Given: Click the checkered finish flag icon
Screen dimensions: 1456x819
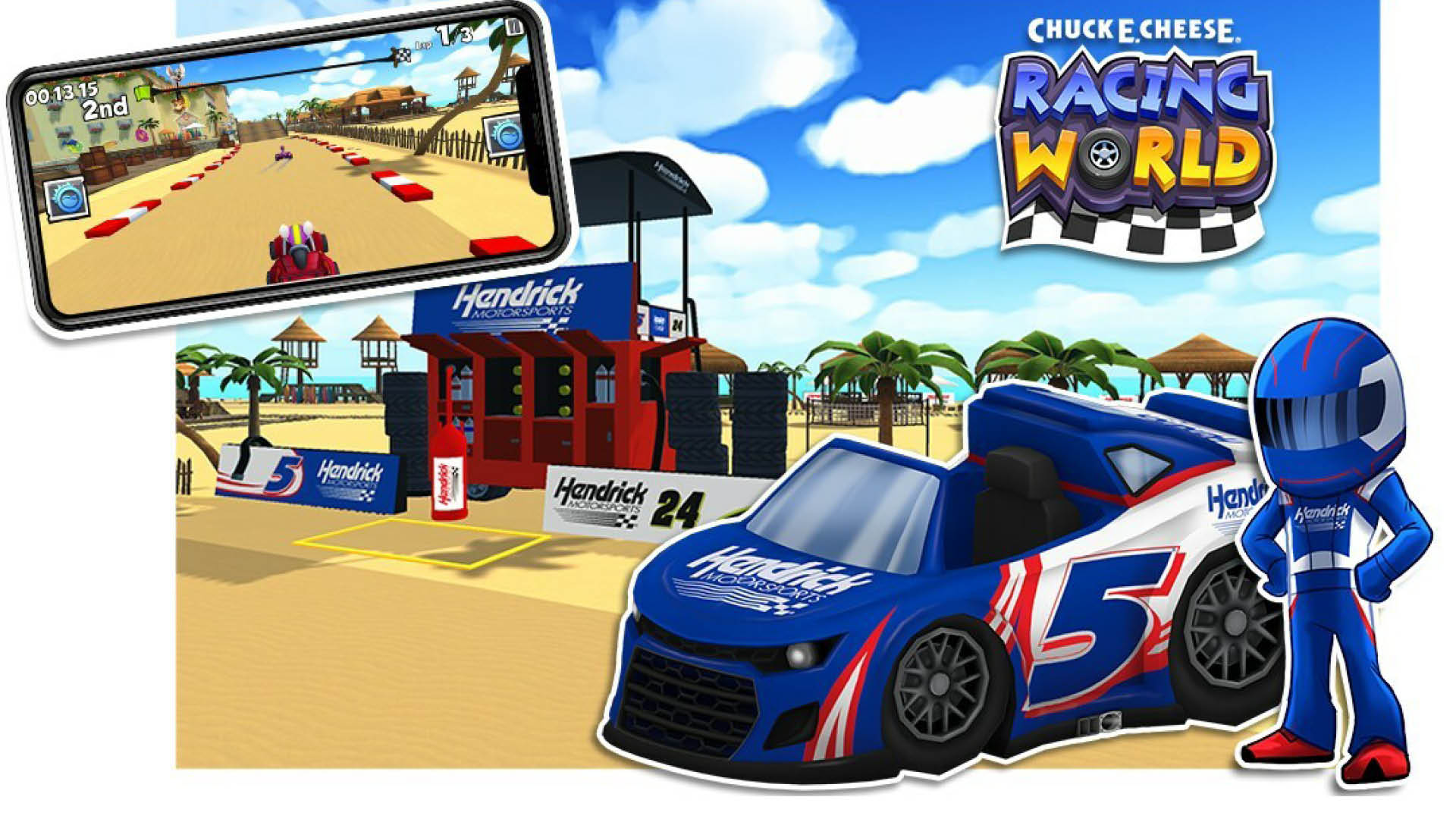Looking at the screenshot, I should [x=404, y=55].
